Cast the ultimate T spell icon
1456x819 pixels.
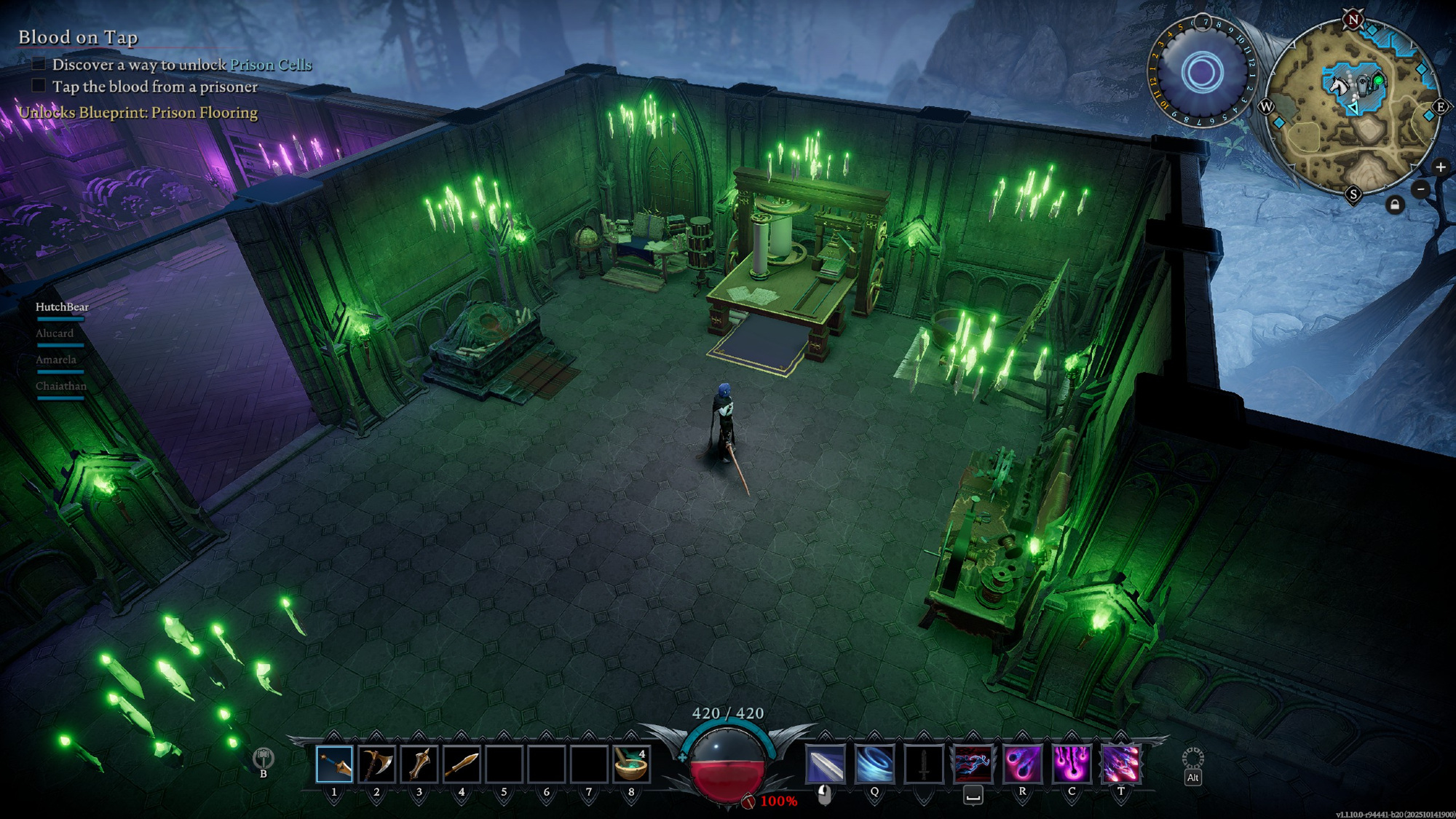tap(1120, 764)
